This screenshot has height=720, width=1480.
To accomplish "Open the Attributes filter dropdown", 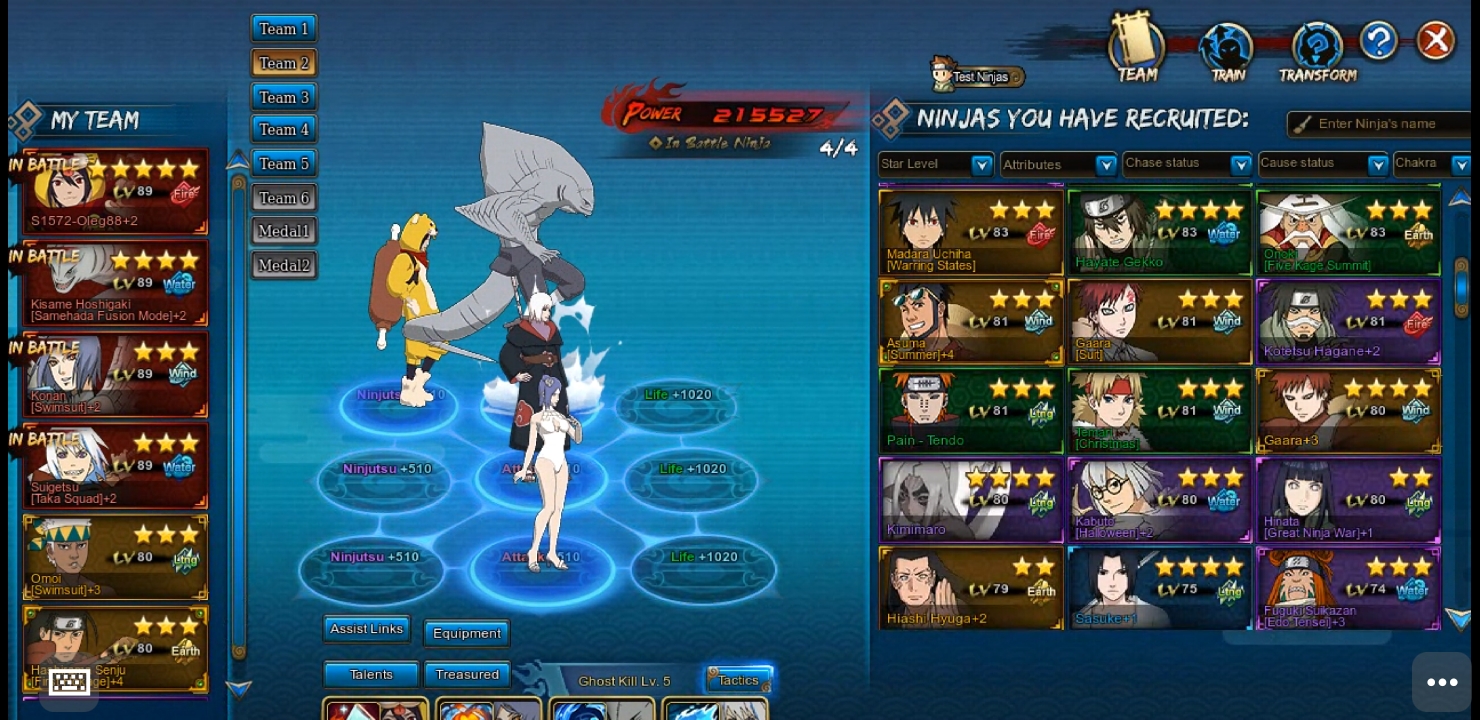I will [1058, 164].
